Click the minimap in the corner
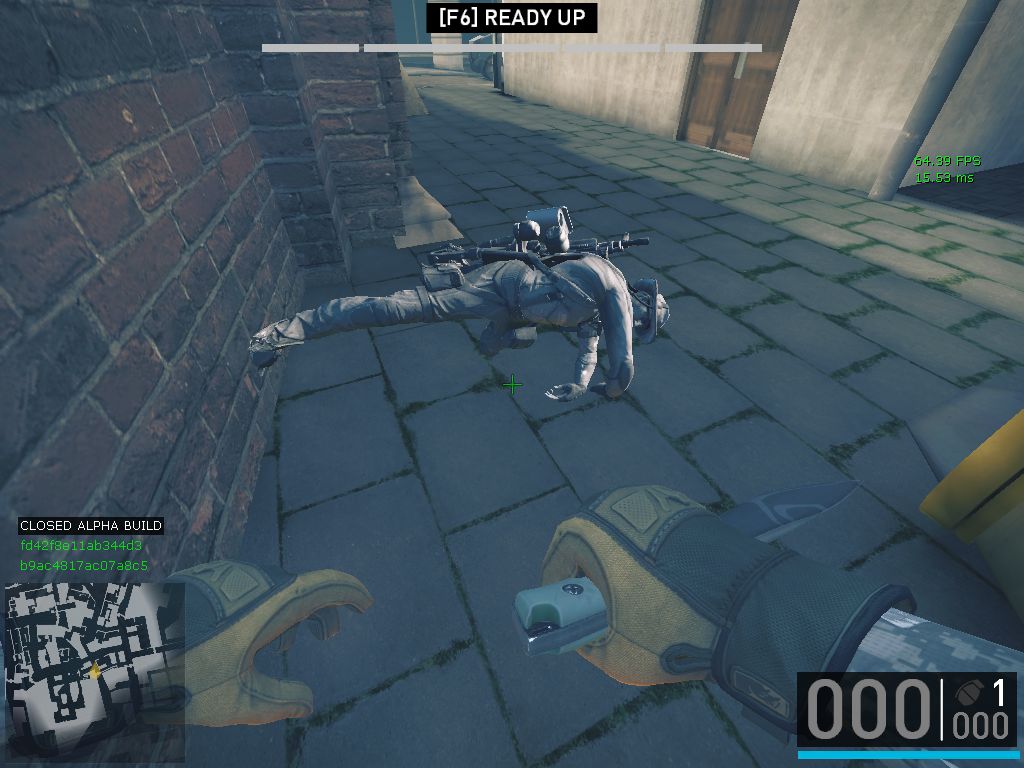Image resolution: width=1024 pixels, height=768 pixels. click(94, 671)
